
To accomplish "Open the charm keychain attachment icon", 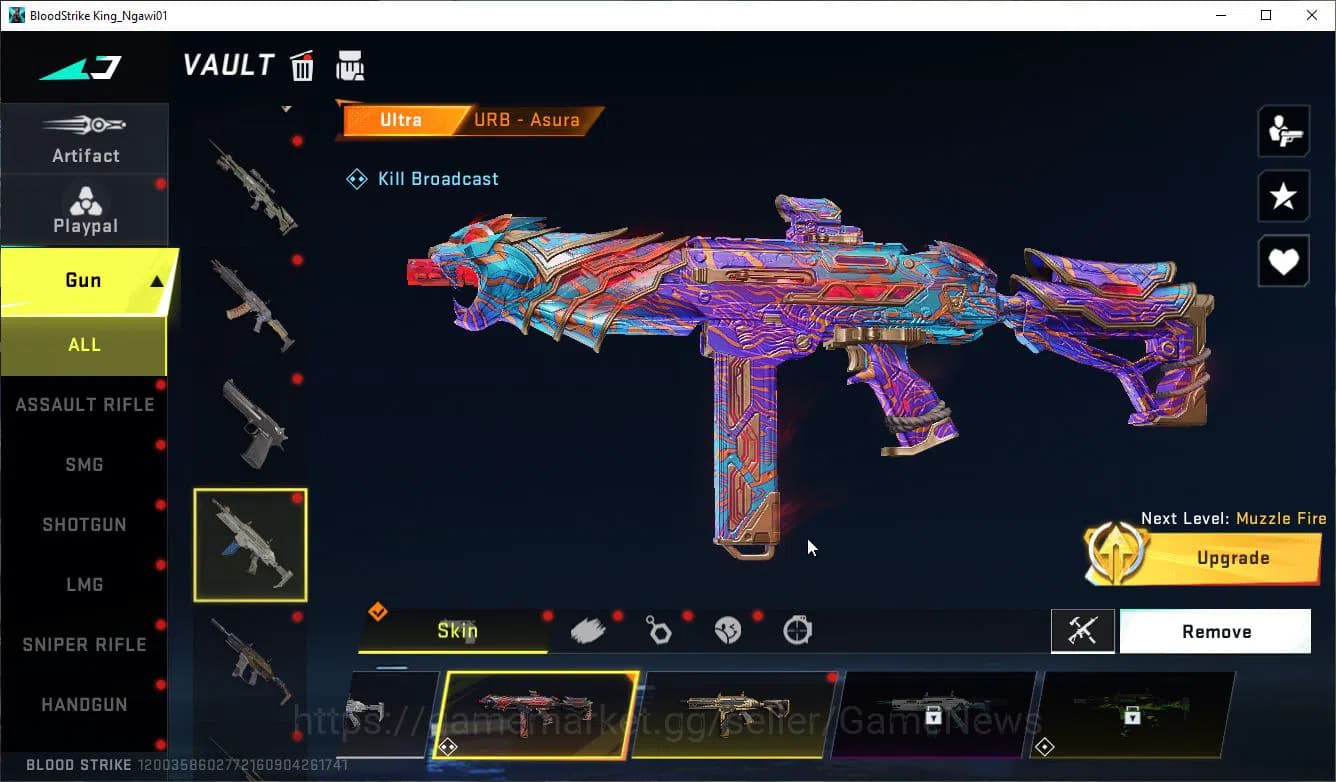I will point(659,629).
